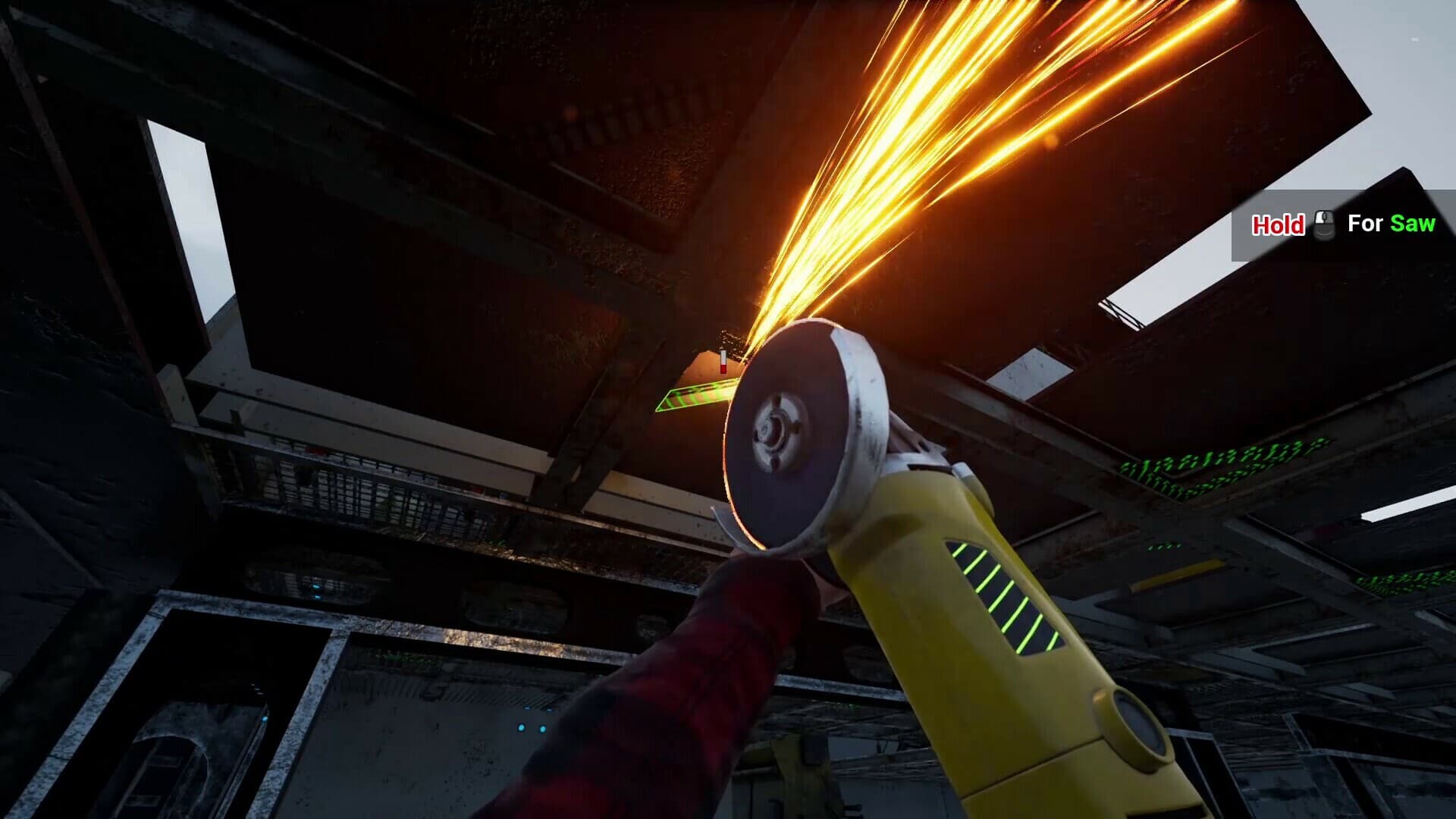Click the word Hold in the prompt
This screenshot has width=1456, height=819.
[x=1279, y=224]
